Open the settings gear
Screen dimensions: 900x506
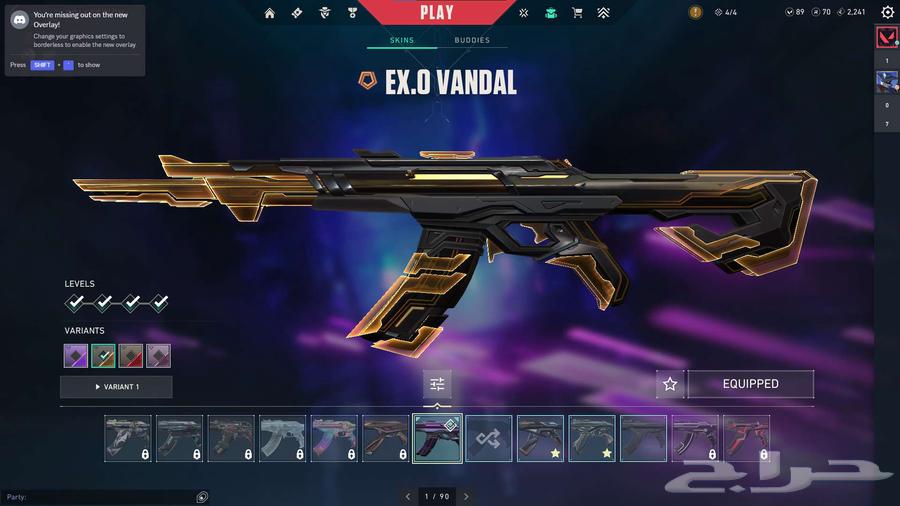click(x=887, y=12)
